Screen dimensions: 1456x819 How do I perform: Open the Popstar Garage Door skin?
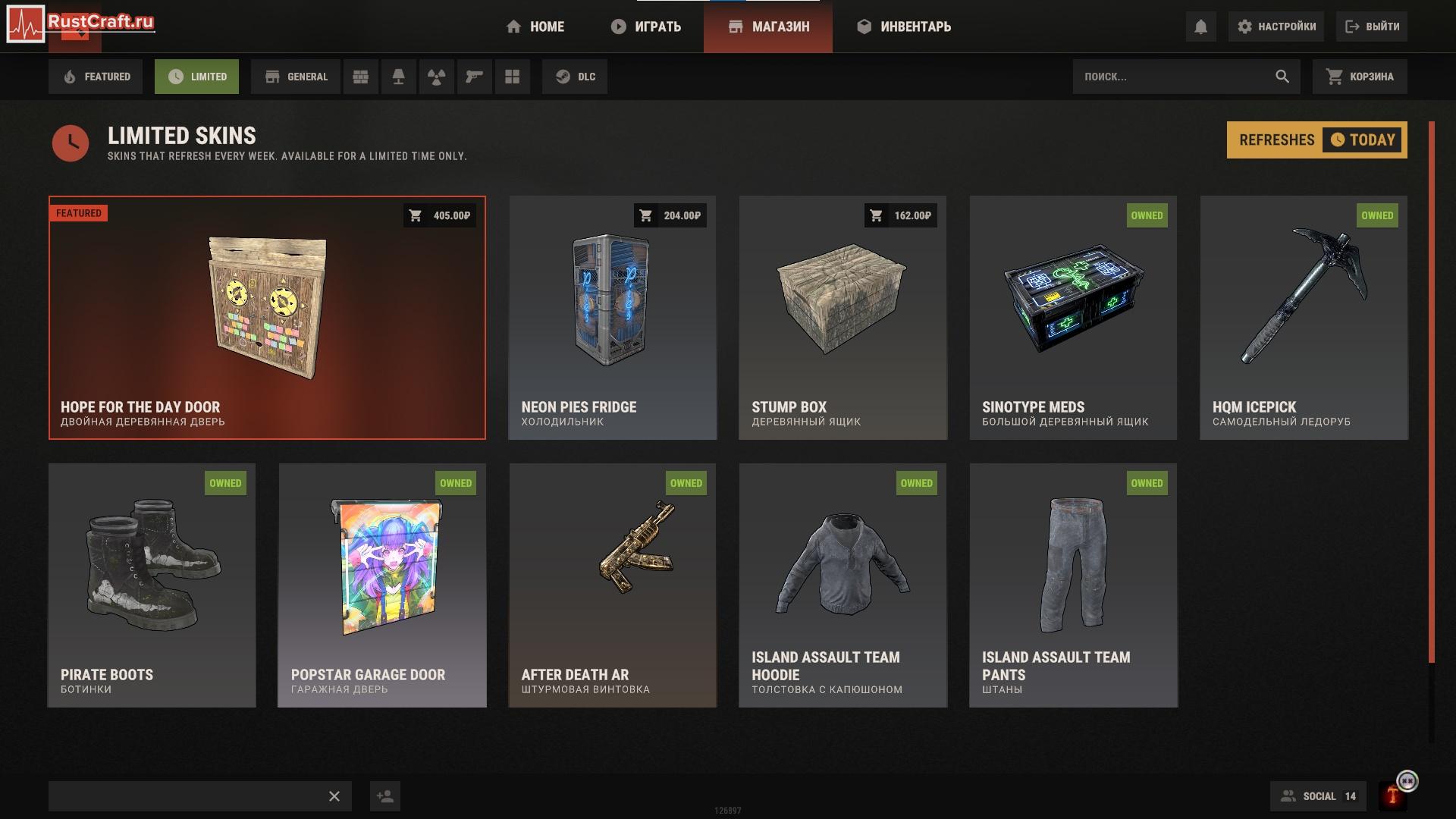[382, 585]
